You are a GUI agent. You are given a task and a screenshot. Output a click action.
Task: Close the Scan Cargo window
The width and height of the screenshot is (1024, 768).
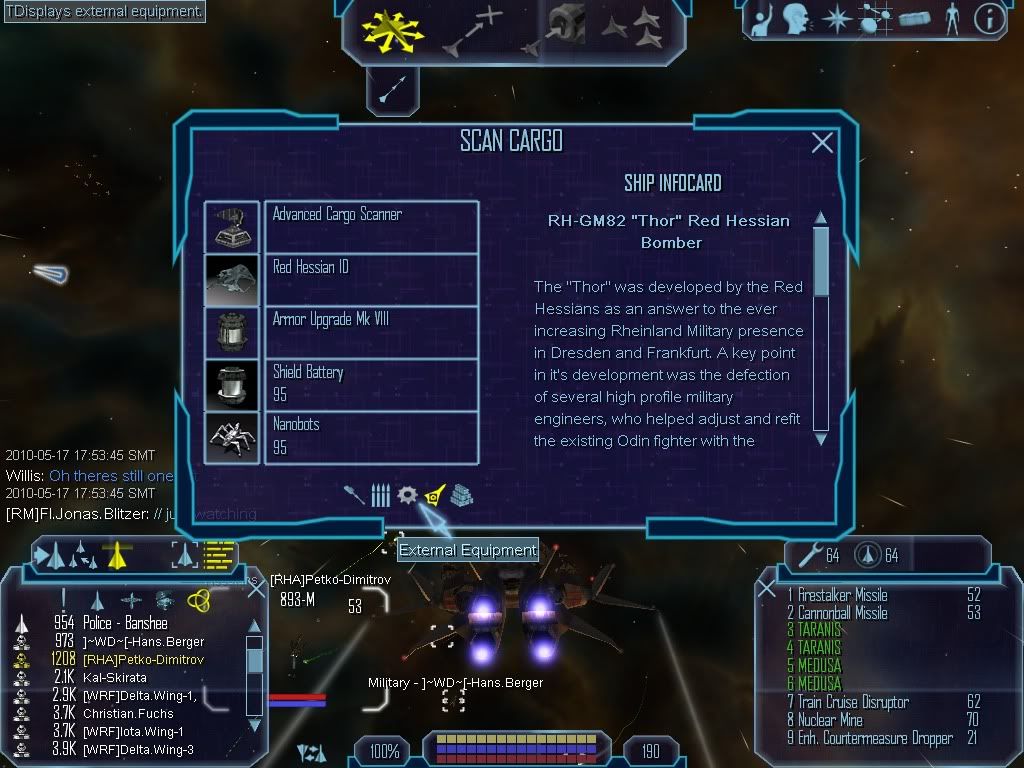coord(822,143)
